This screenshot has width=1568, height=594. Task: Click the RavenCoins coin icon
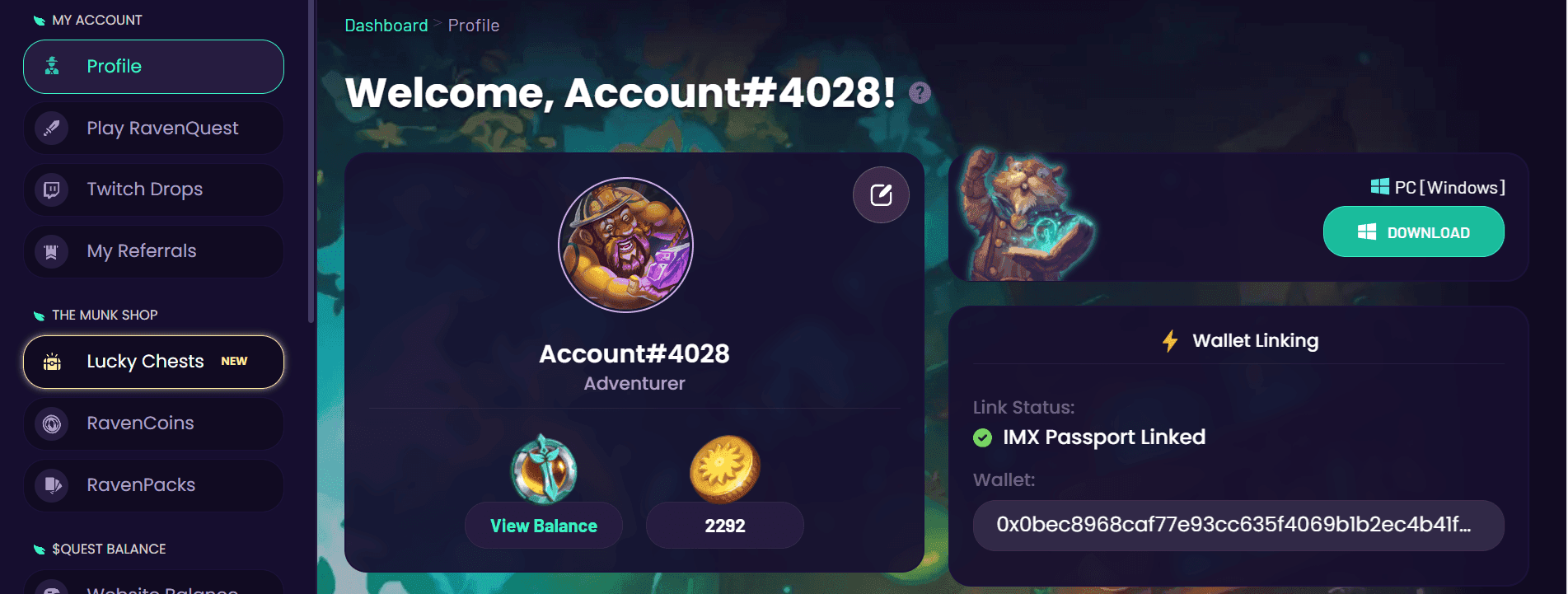[51, 423]
